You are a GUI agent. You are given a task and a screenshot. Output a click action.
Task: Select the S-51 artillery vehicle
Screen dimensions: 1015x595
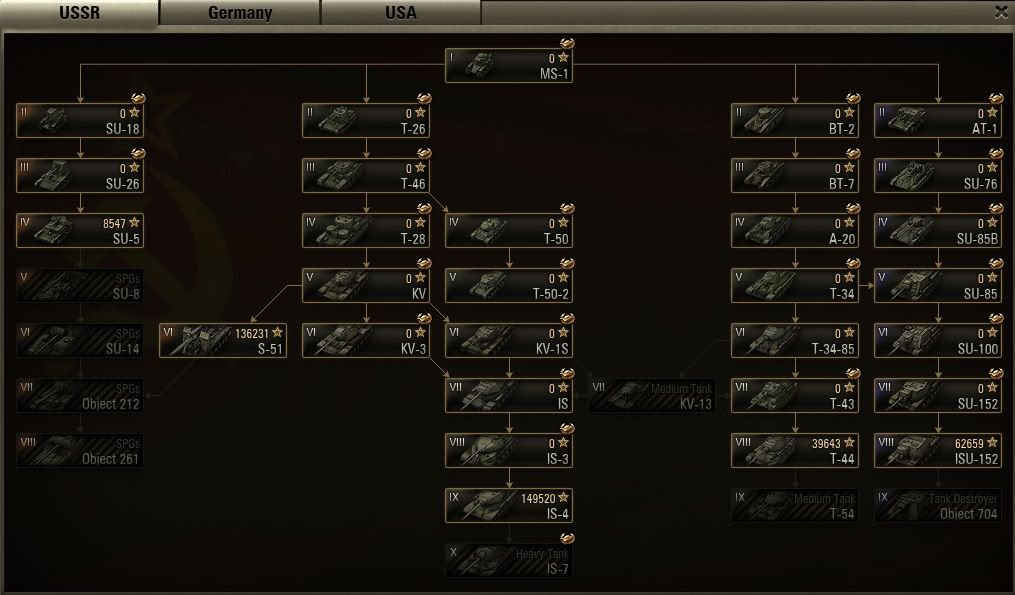(x=223, y=341)
